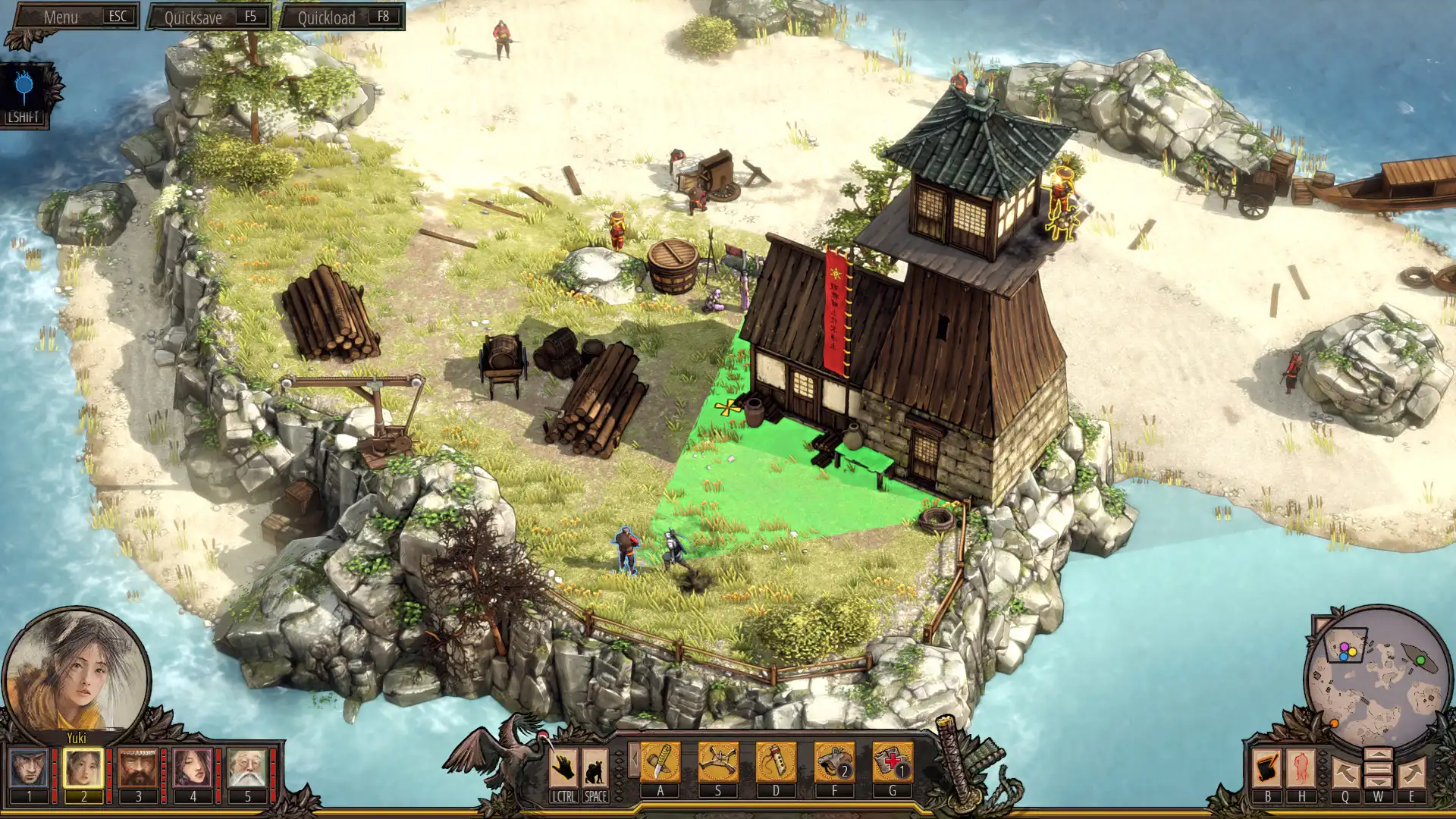Rotate camera left using the Q arrow
This screenshot has width=1456, height=819.
click(x=1345, y=771)
